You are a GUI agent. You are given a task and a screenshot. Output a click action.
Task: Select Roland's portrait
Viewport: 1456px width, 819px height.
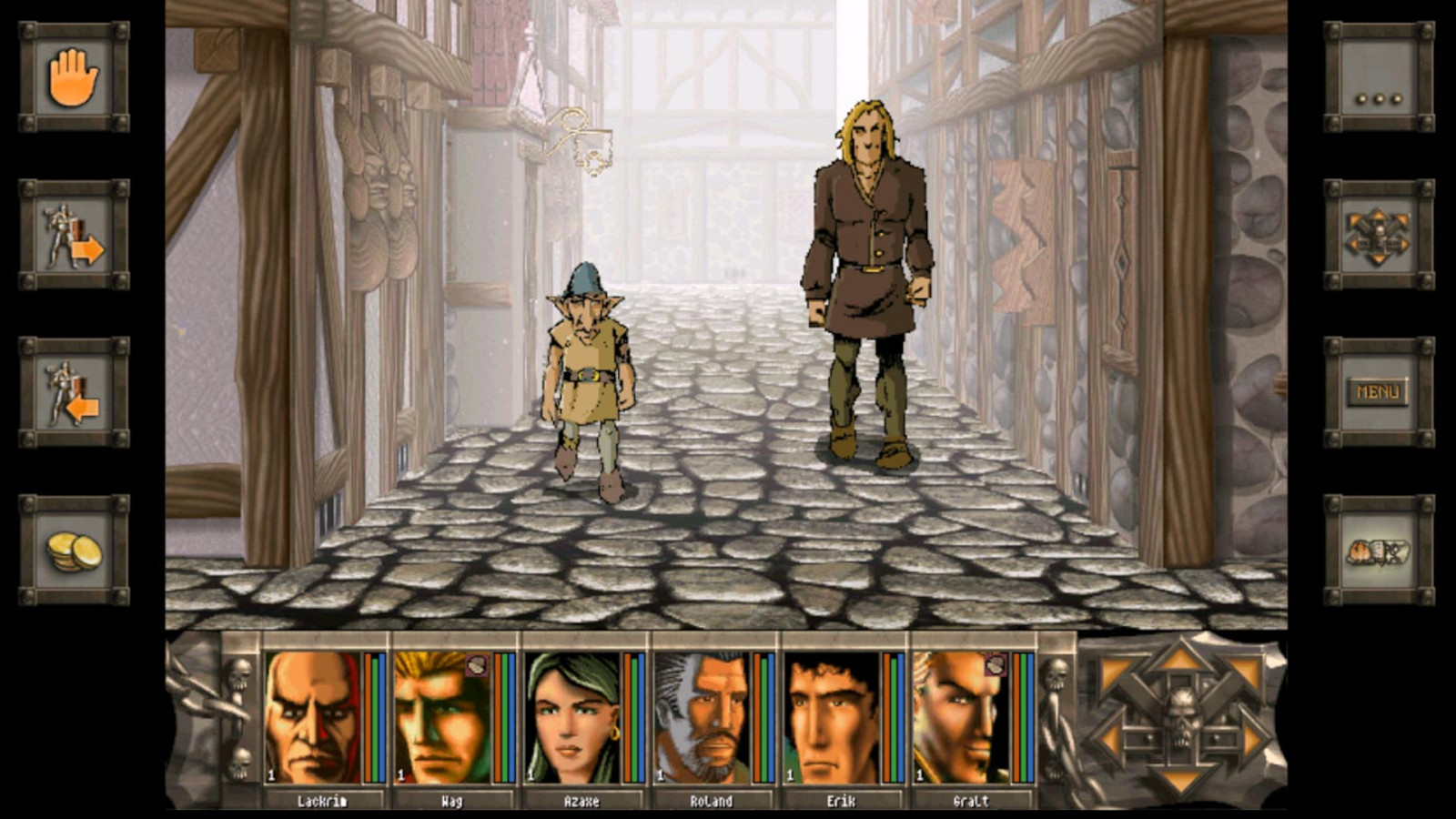pos(703,717)
